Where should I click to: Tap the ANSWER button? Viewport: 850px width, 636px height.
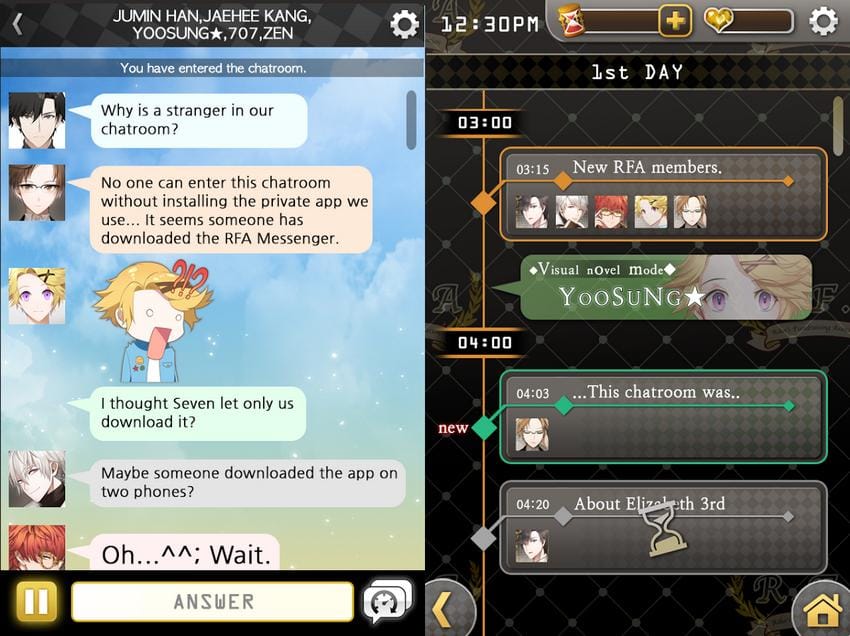tap(213, 602)
